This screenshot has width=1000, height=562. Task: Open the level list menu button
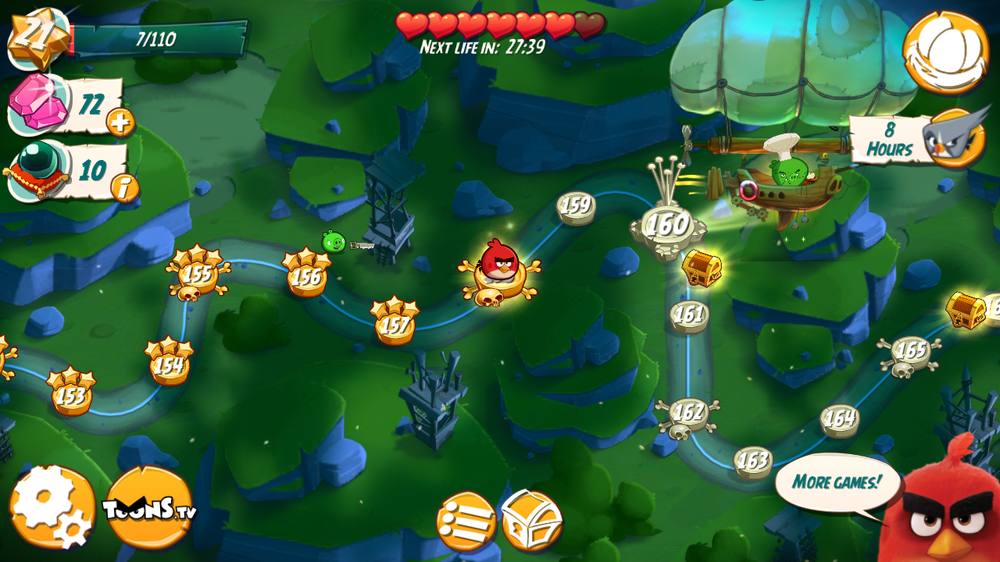tap(466, 521)
